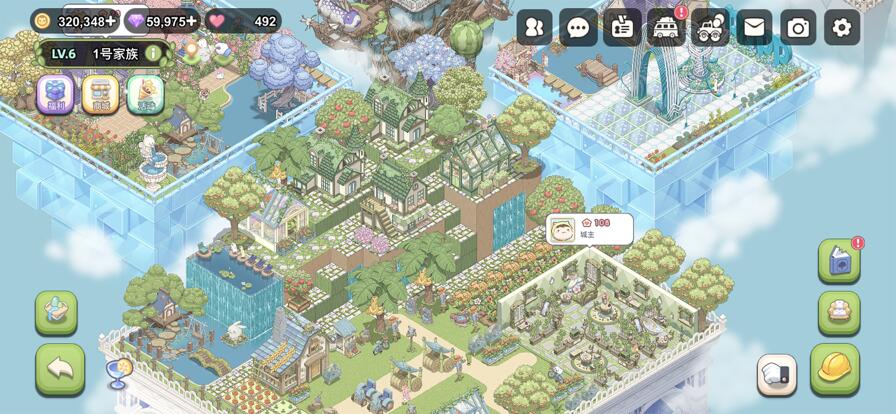
Task: Open the mailbox envelope icon
Action: [x=754, y=27]
